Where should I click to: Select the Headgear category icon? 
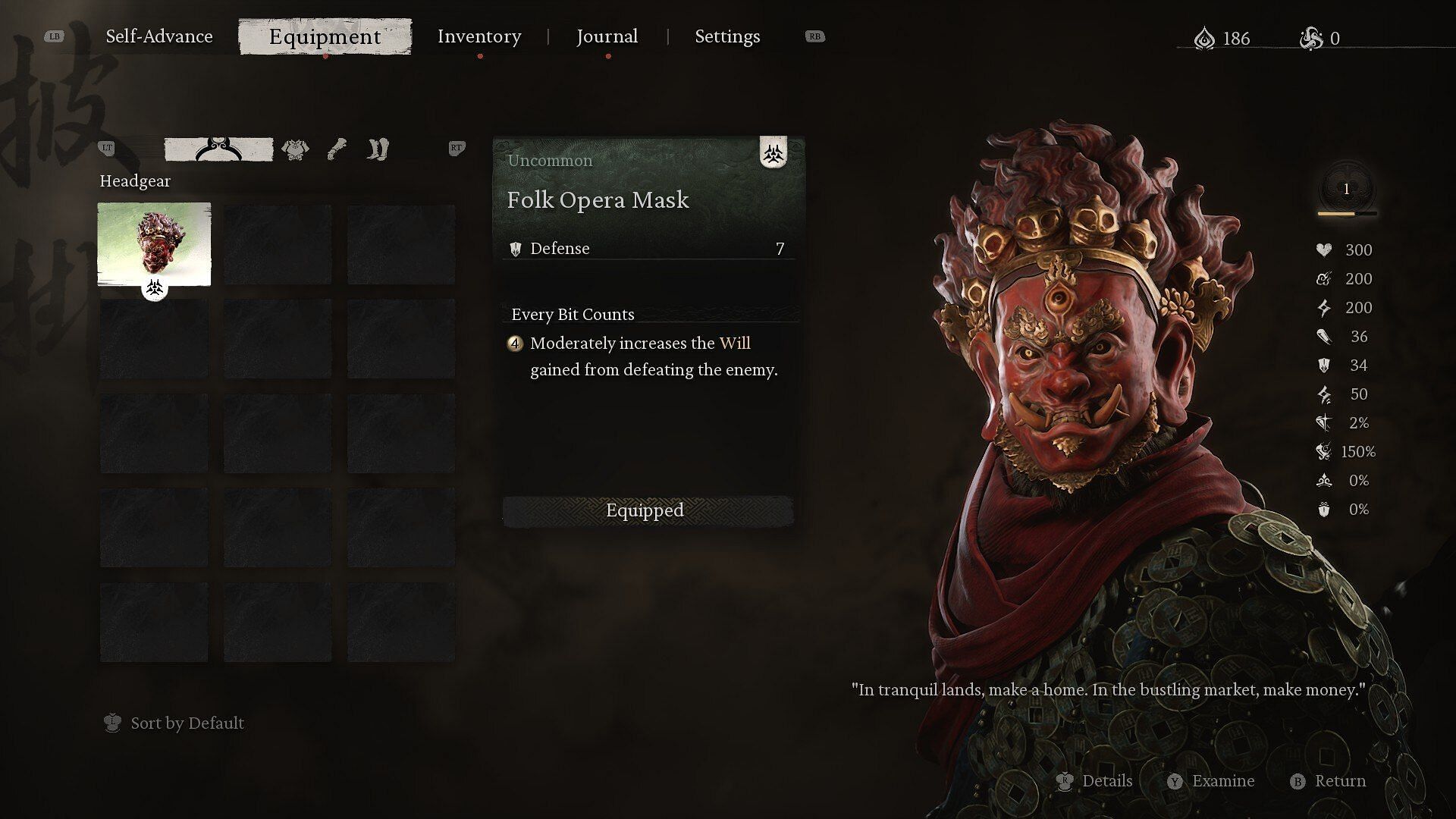point(218,149)
